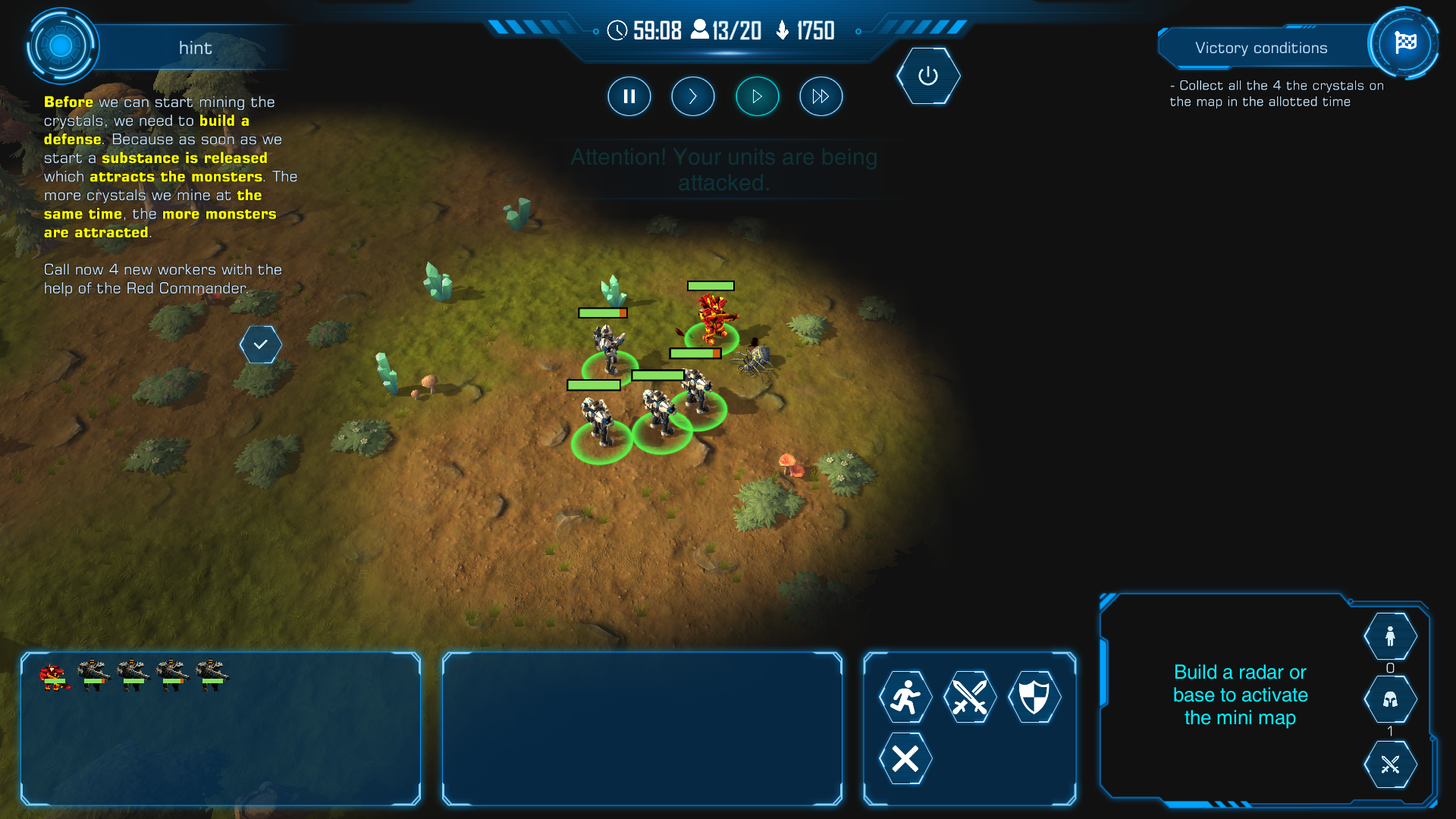Image resolution: width=1456 pixels, height=819 pixels.
Task: Open Victory conditions flag icon
Action: click(1404, 43)
